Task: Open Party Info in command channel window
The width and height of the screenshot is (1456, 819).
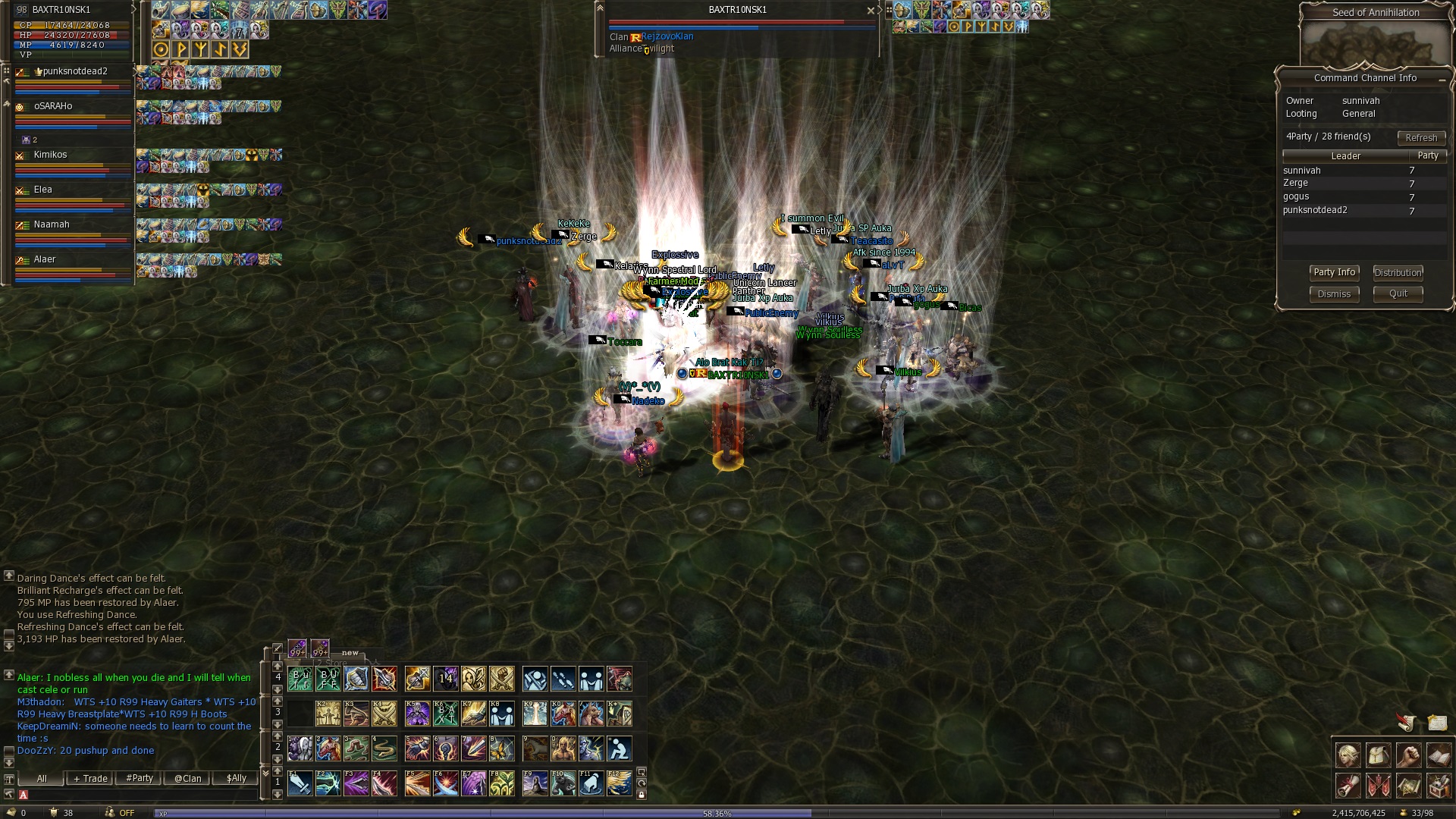Action: click(x=1334, y=273)
